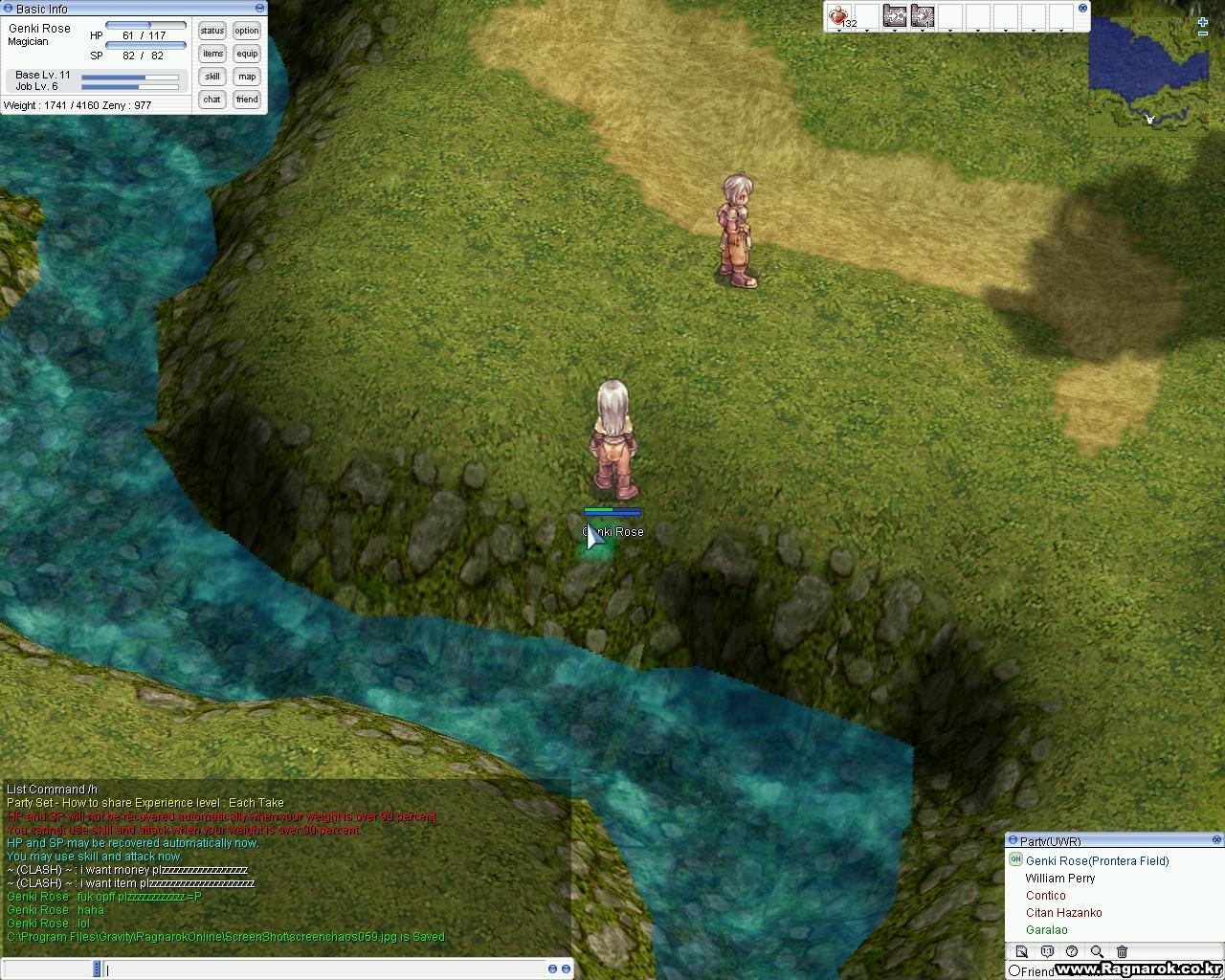This screenshot has height=980, width=1225.
Task: Close the Party window
Action: pyautogui.click(x=1217, y=840)
